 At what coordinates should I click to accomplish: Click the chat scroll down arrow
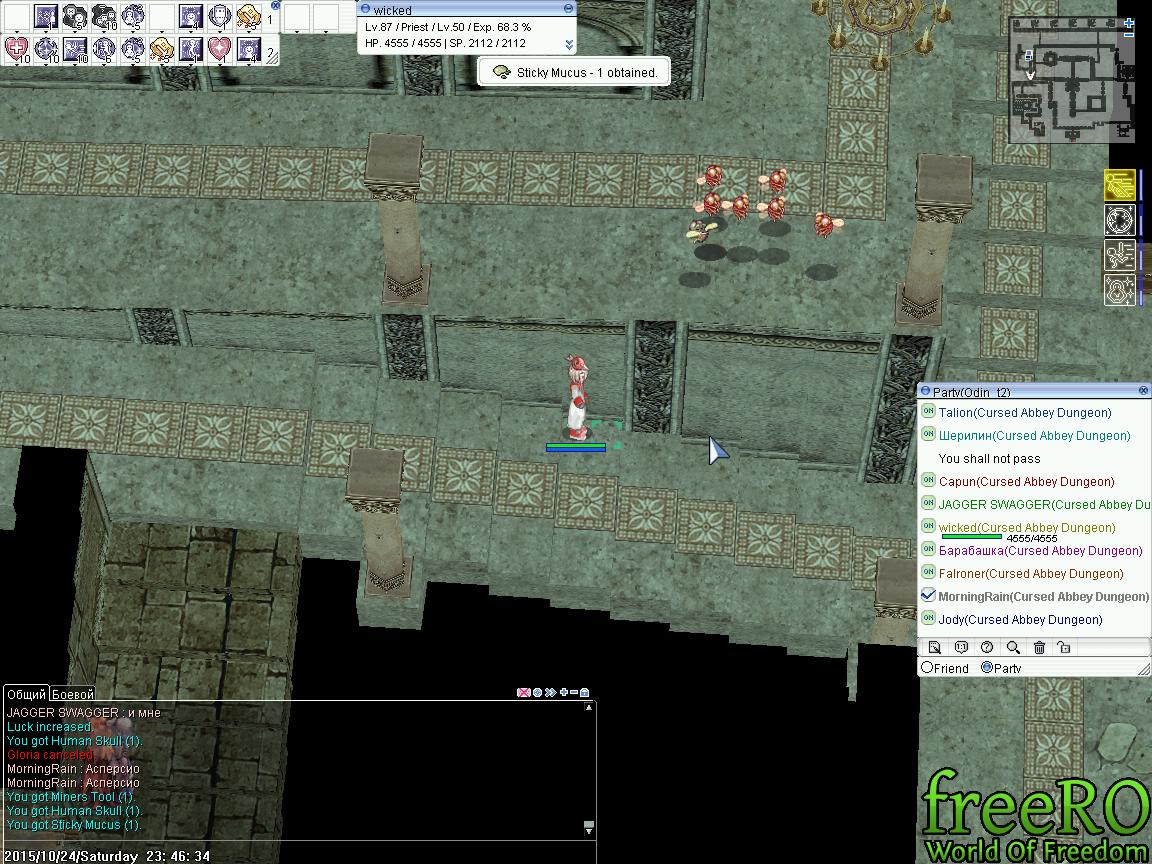click(589, 829)
